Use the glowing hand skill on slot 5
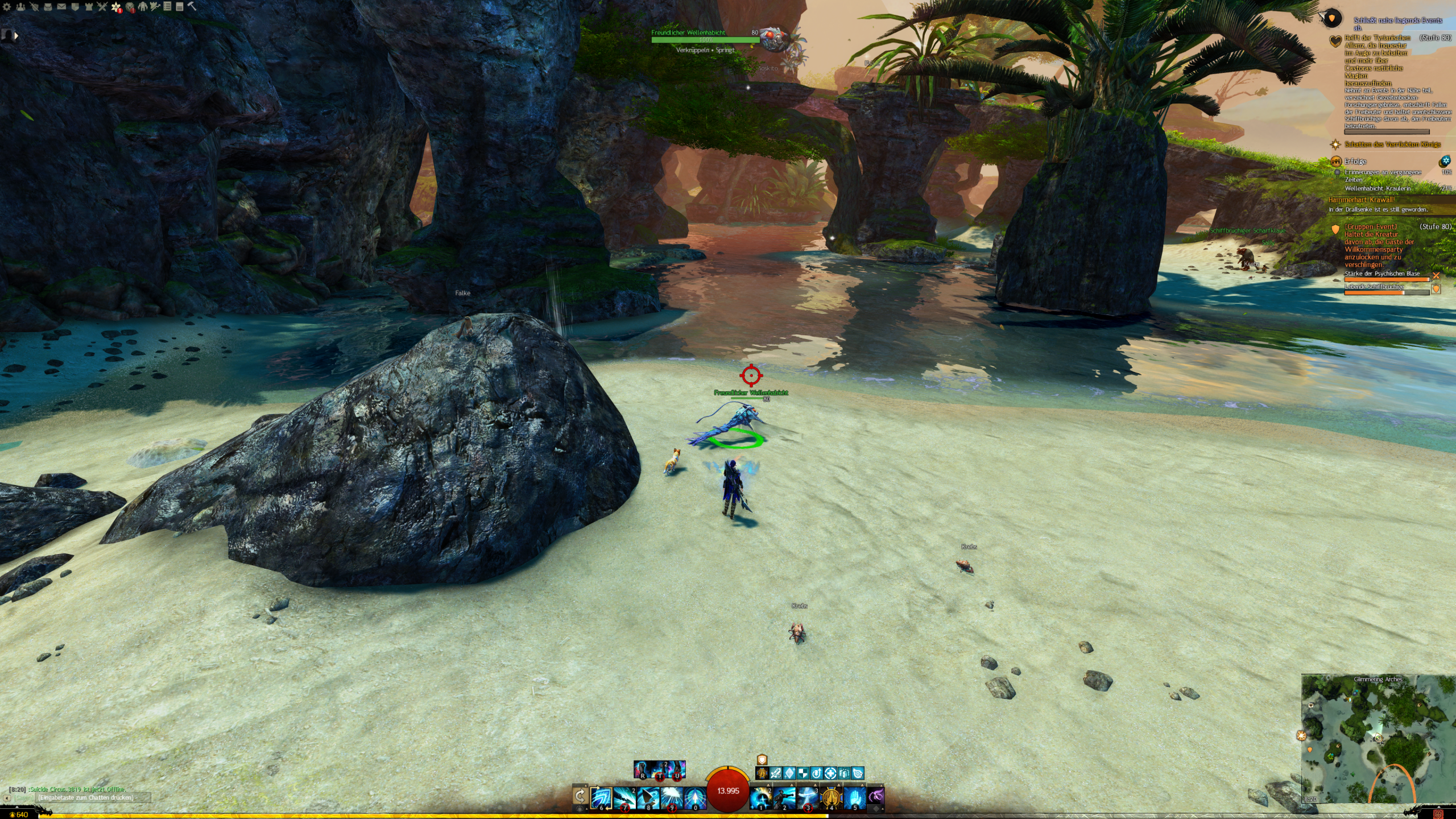The height and width of the screenshot is (819, 1456). (x=854, y=797)
